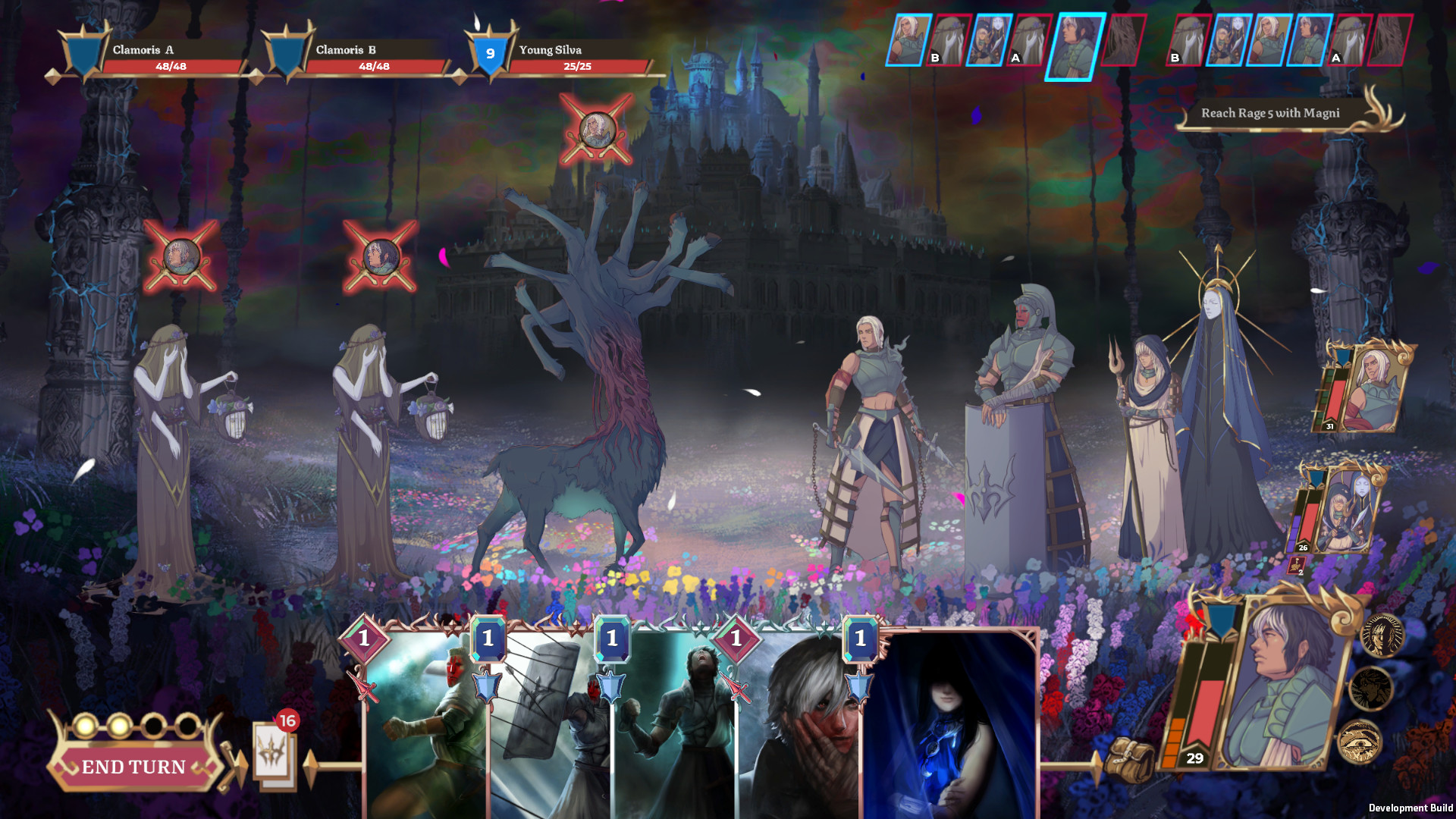This screenshot has width=1456, height=819.
Task: Click the middle circular ability icon beside the hero card
Action: (x=1370, y=687)
